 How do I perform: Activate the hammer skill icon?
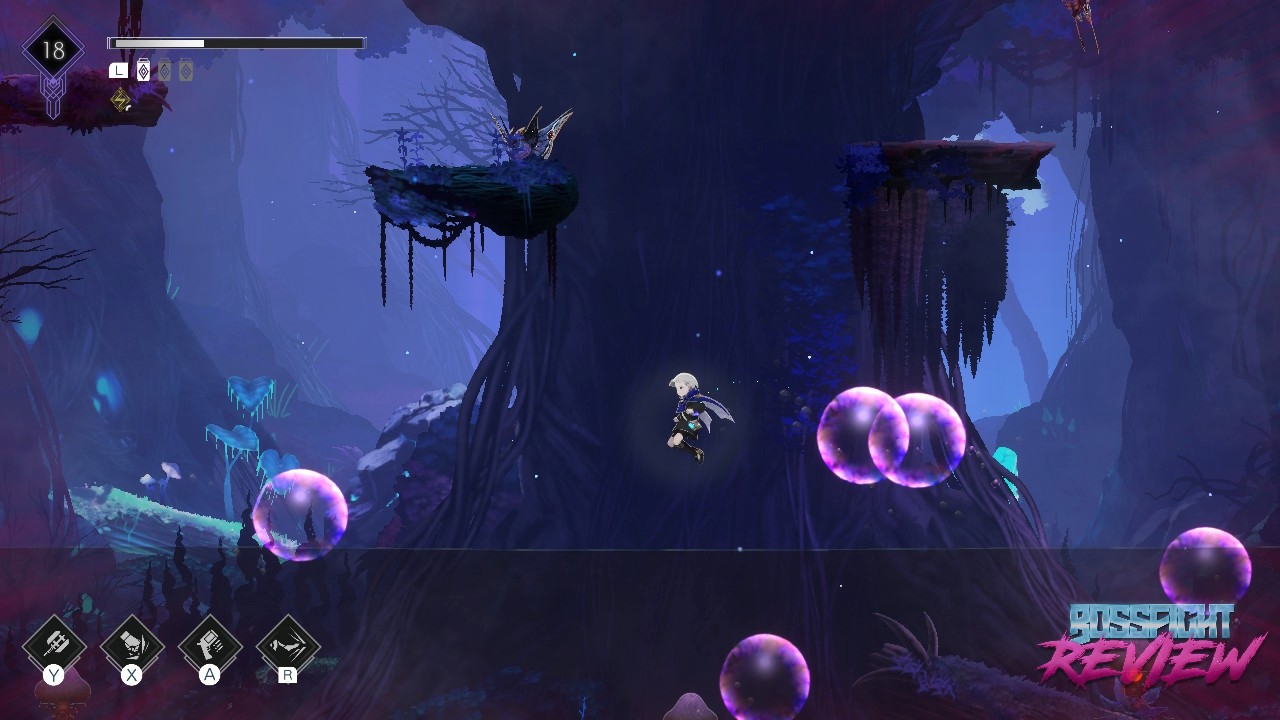pos(54,645)
